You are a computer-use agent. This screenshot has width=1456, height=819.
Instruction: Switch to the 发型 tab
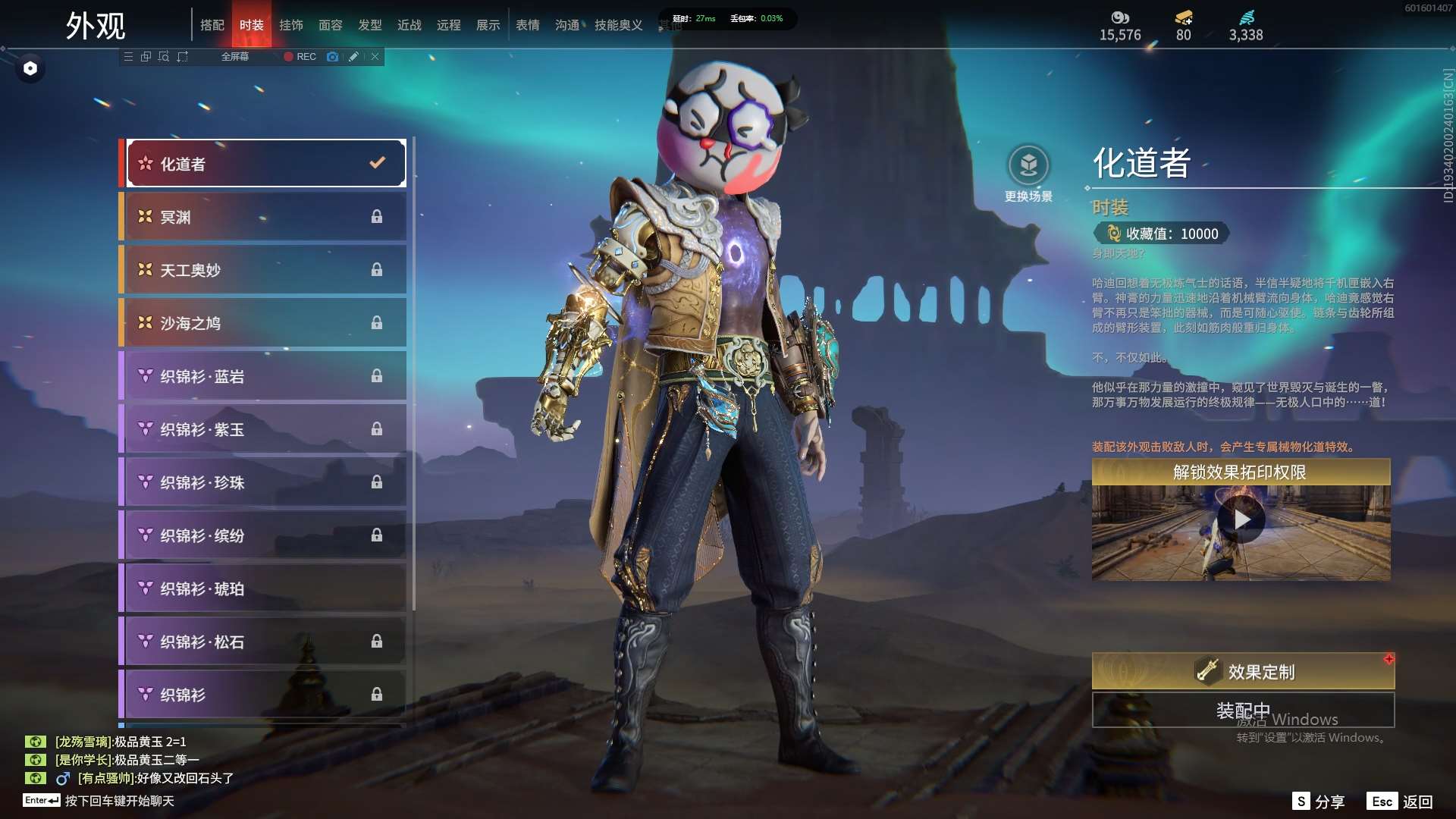(370, 25)
